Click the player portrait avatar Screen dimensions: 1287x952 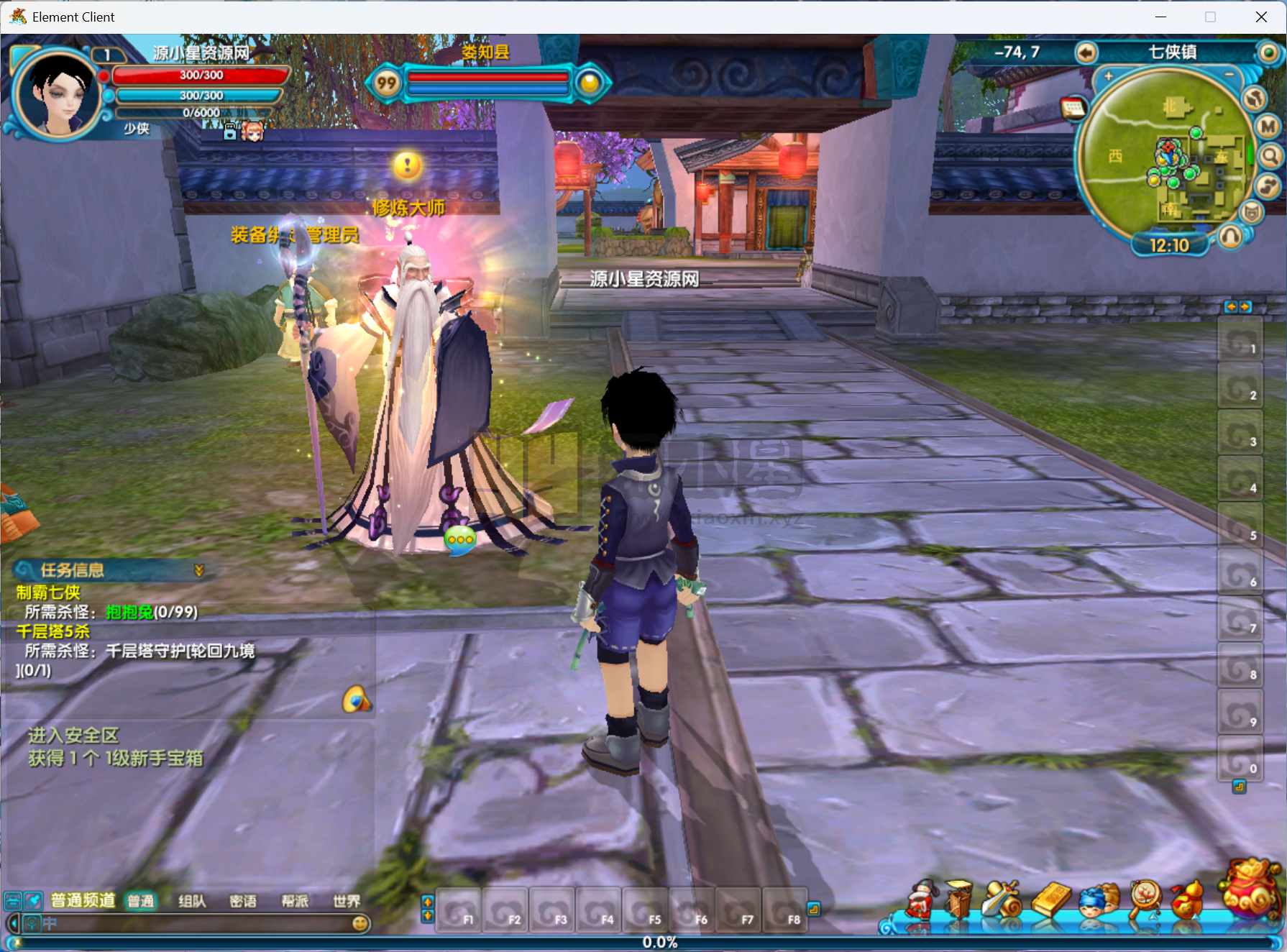58,93
